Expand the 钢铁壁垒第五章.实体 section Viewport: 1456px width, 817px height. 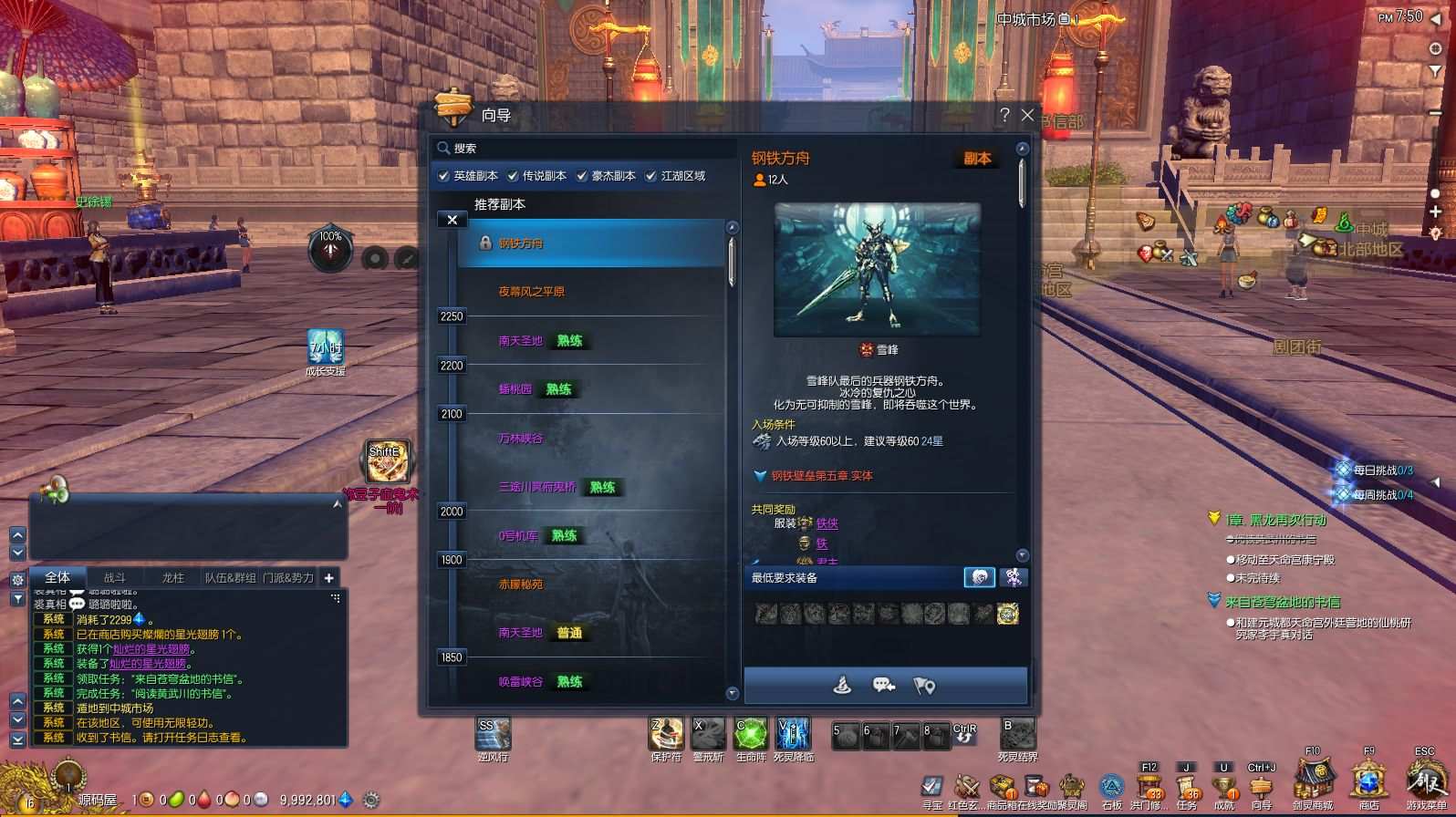click(x=761, y=474)
